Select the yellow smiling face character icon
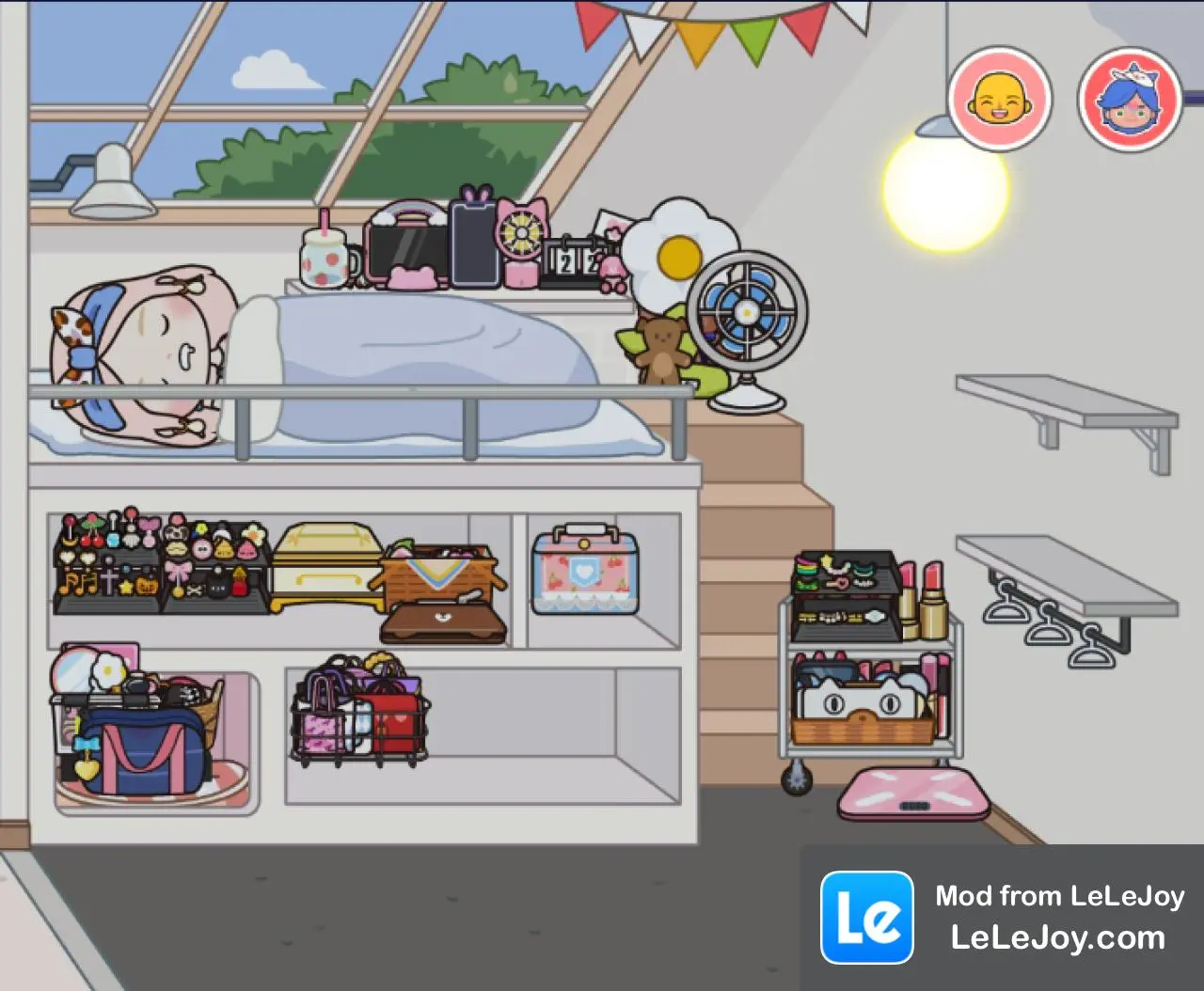This screenshot has height=991, width=1204. 1002,99
